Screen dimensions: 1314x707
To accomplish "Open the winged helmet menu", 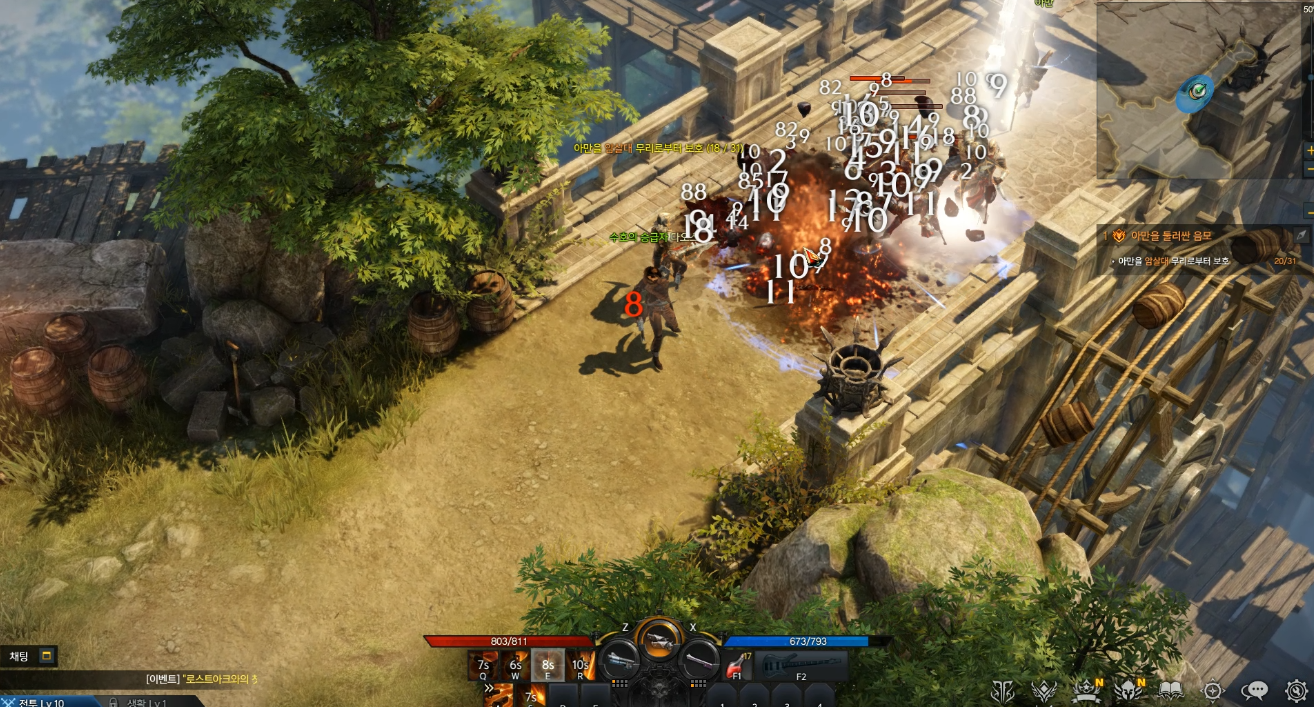I will point(1128,690).
